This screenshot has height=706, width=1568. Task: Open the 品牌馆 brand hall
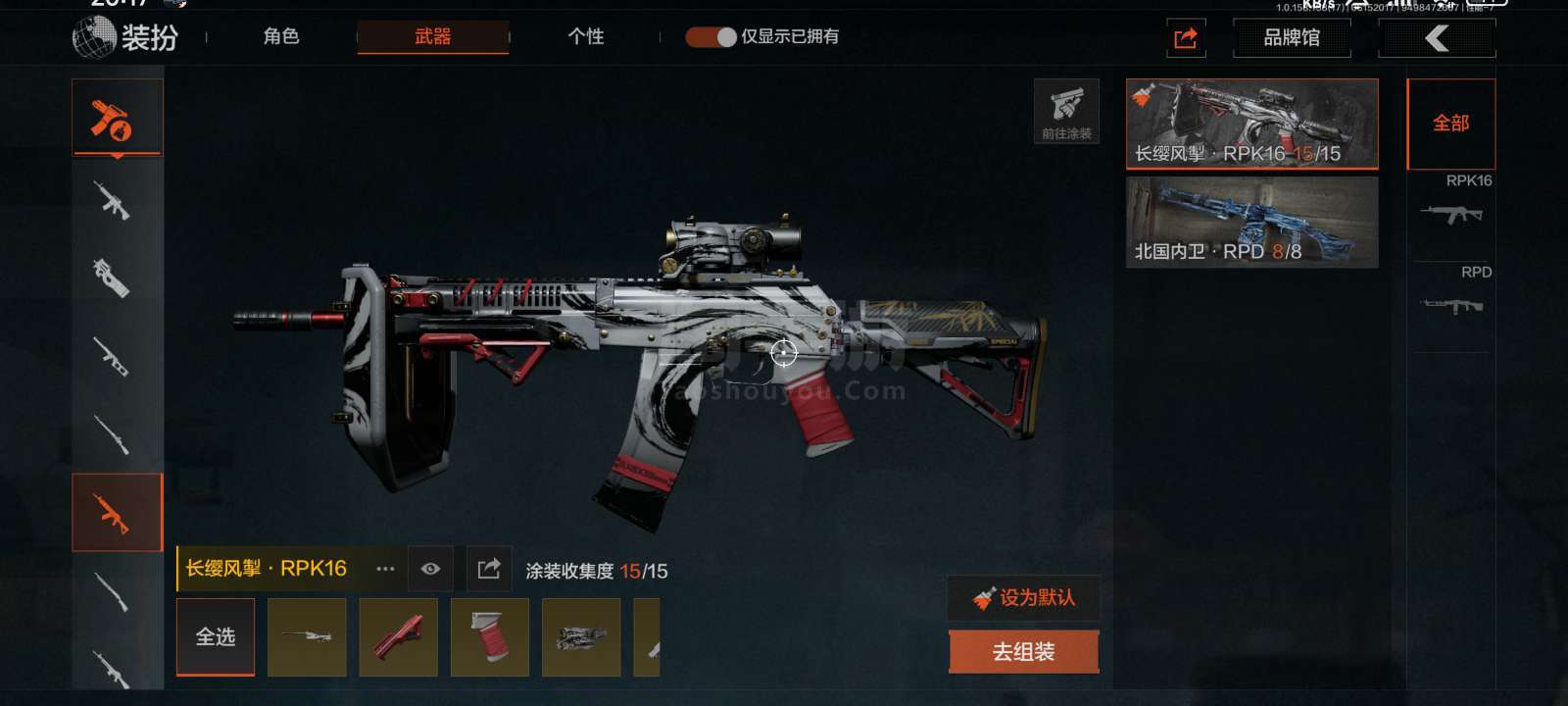1291,38
